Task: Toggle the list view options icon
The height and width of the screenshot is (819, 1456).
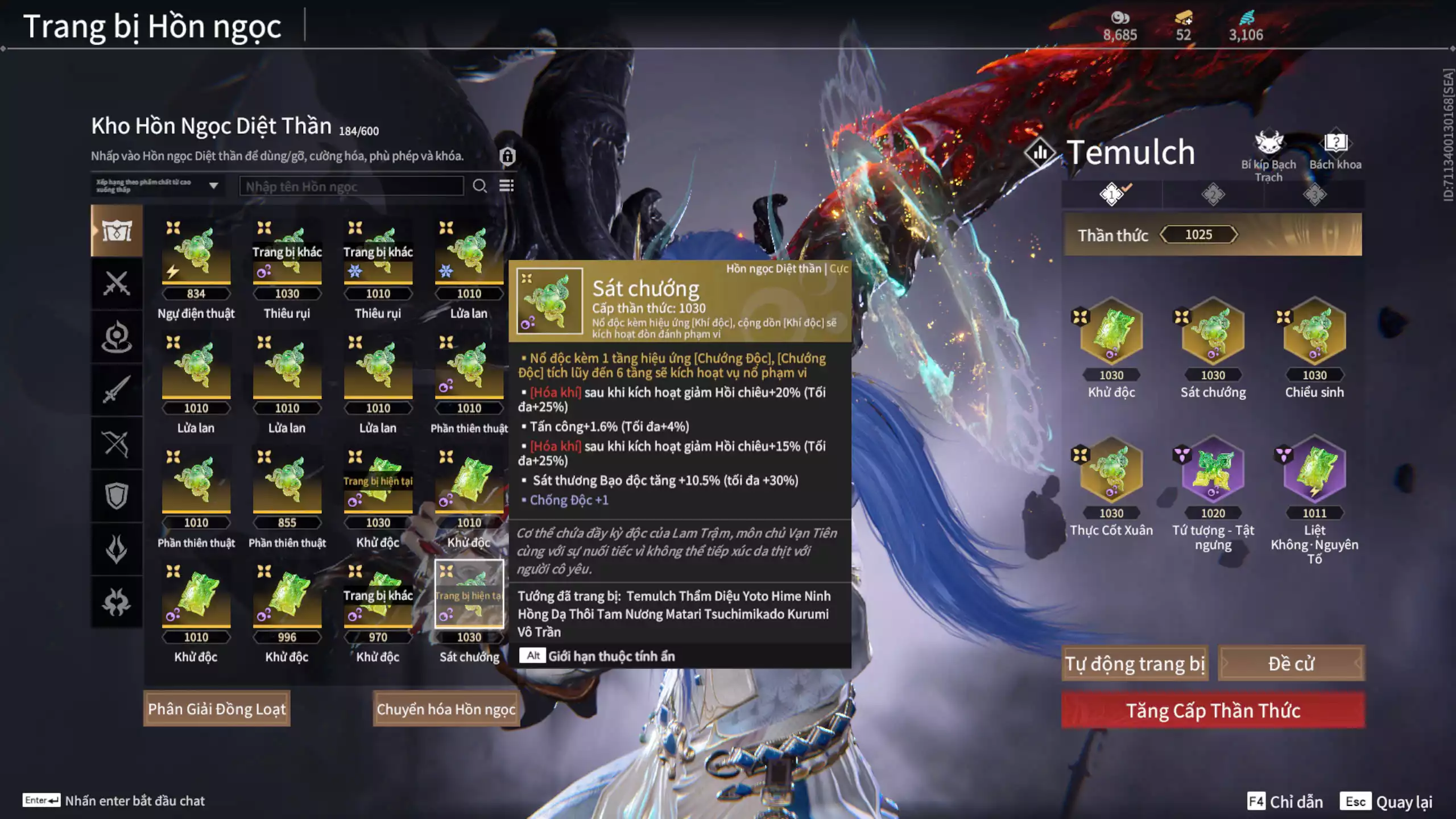Action: pos(506,186)
